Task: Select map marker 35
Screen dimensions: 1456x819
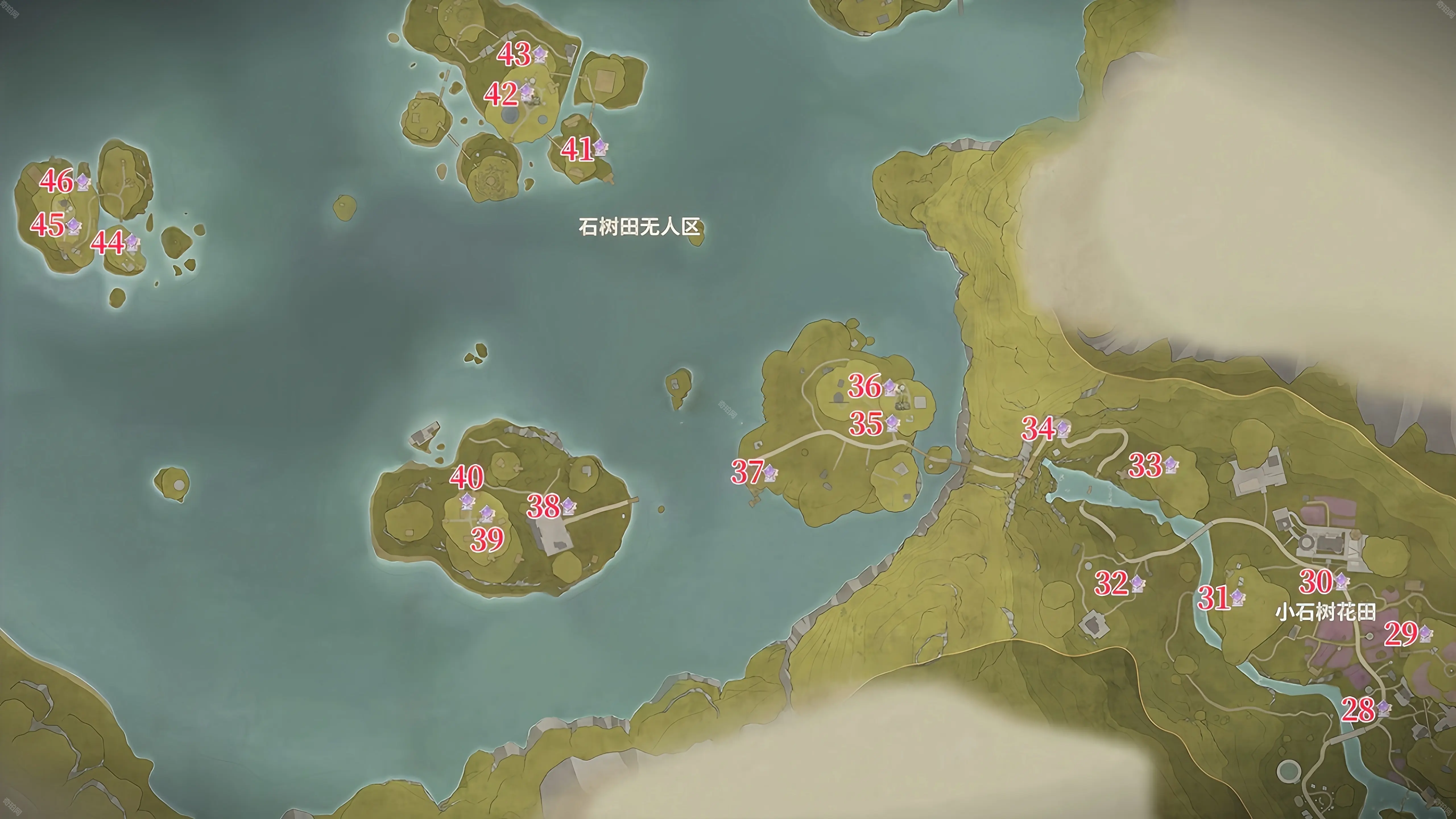Action: click(x=892, y=423)
